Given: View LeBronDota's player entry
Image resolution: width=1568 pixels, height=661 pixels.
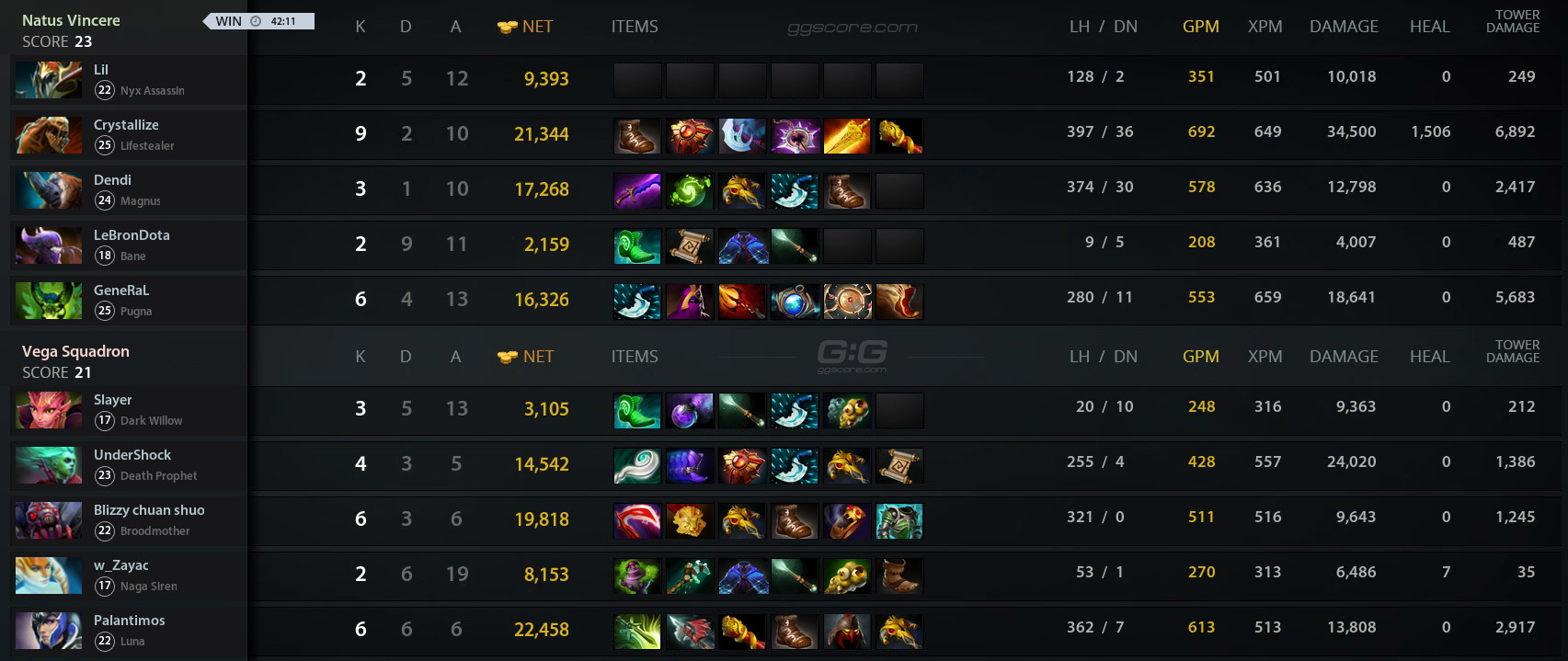Looking at the screenshot, I should coord(132,235).
